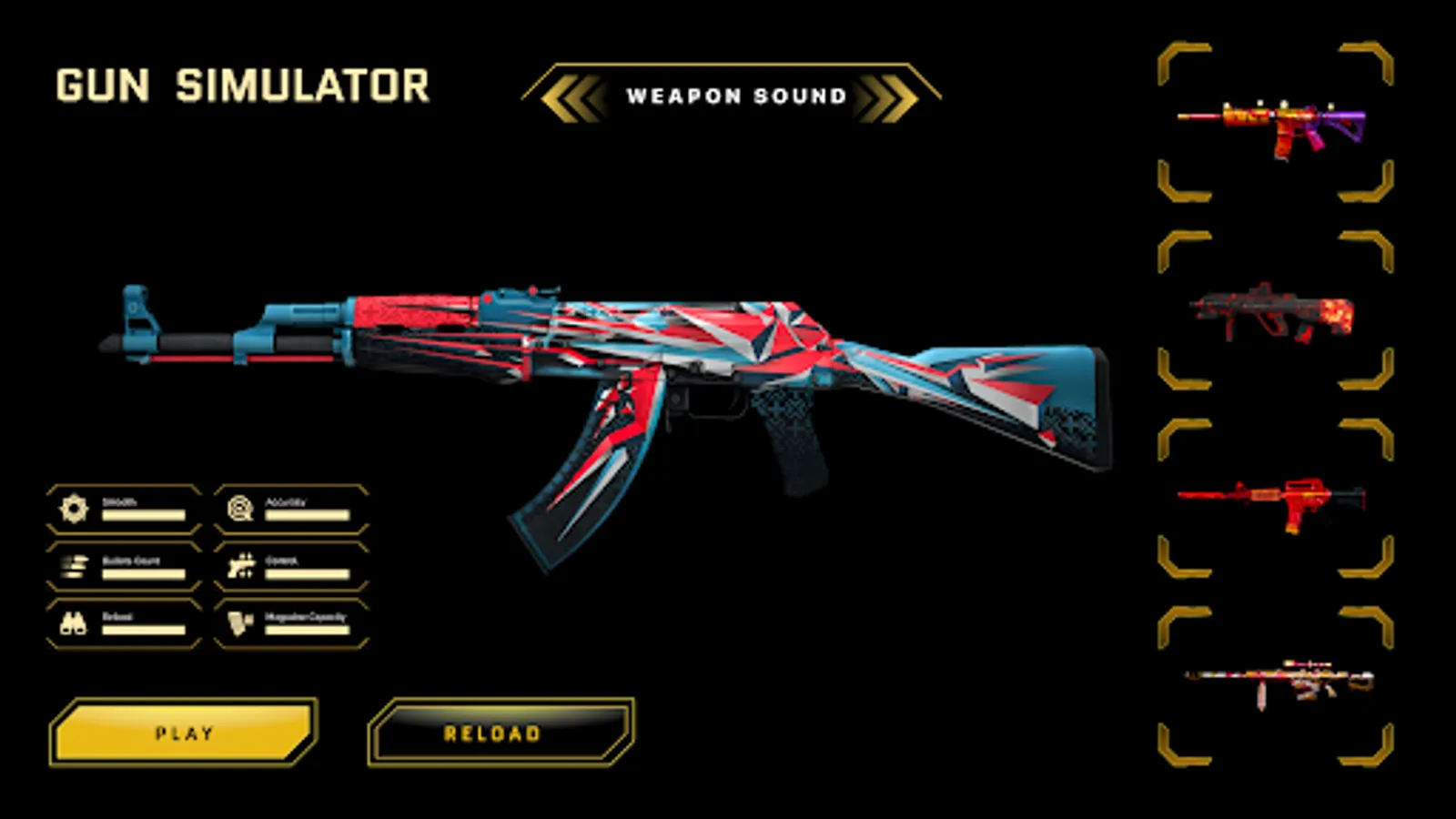Screen dimensions: 1456x819
Task: Click the right chevron arrows beside Weapon Sound
Action: [887, 95]
